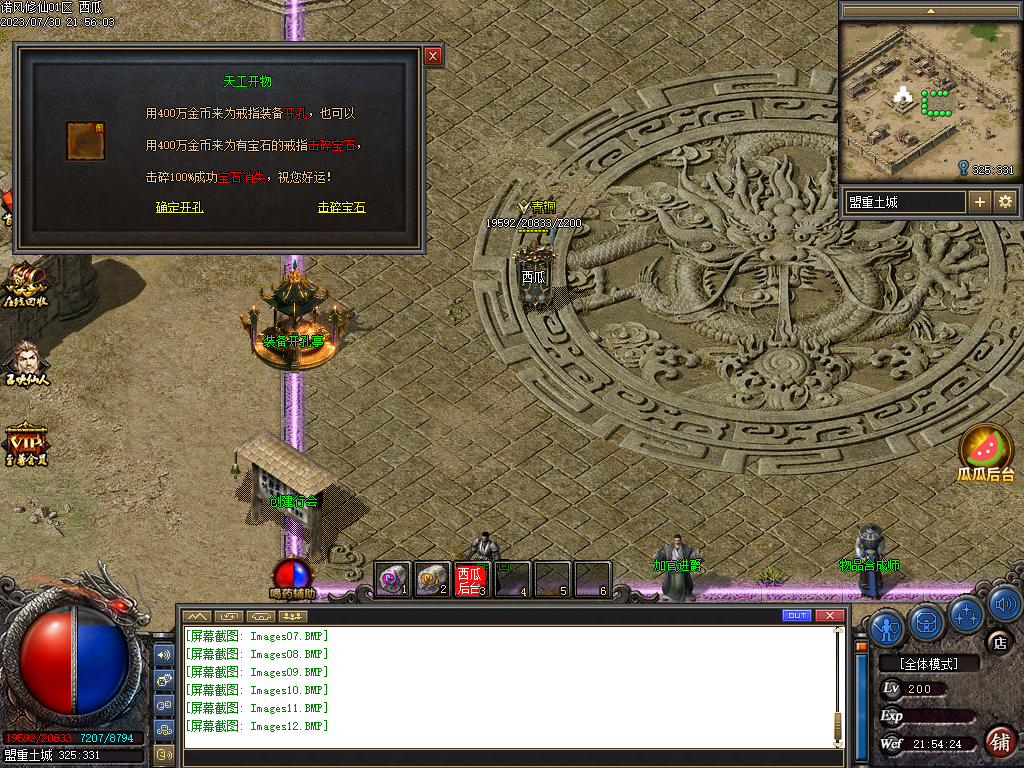Choose the 确定开孔 option
The image size is (1024, 768).
(x=180, y=208)
